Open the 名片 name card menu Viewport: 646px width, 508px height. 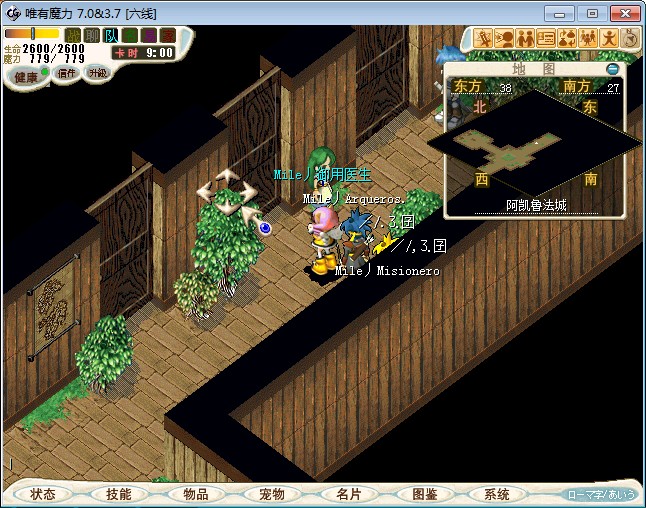point(347,494)
